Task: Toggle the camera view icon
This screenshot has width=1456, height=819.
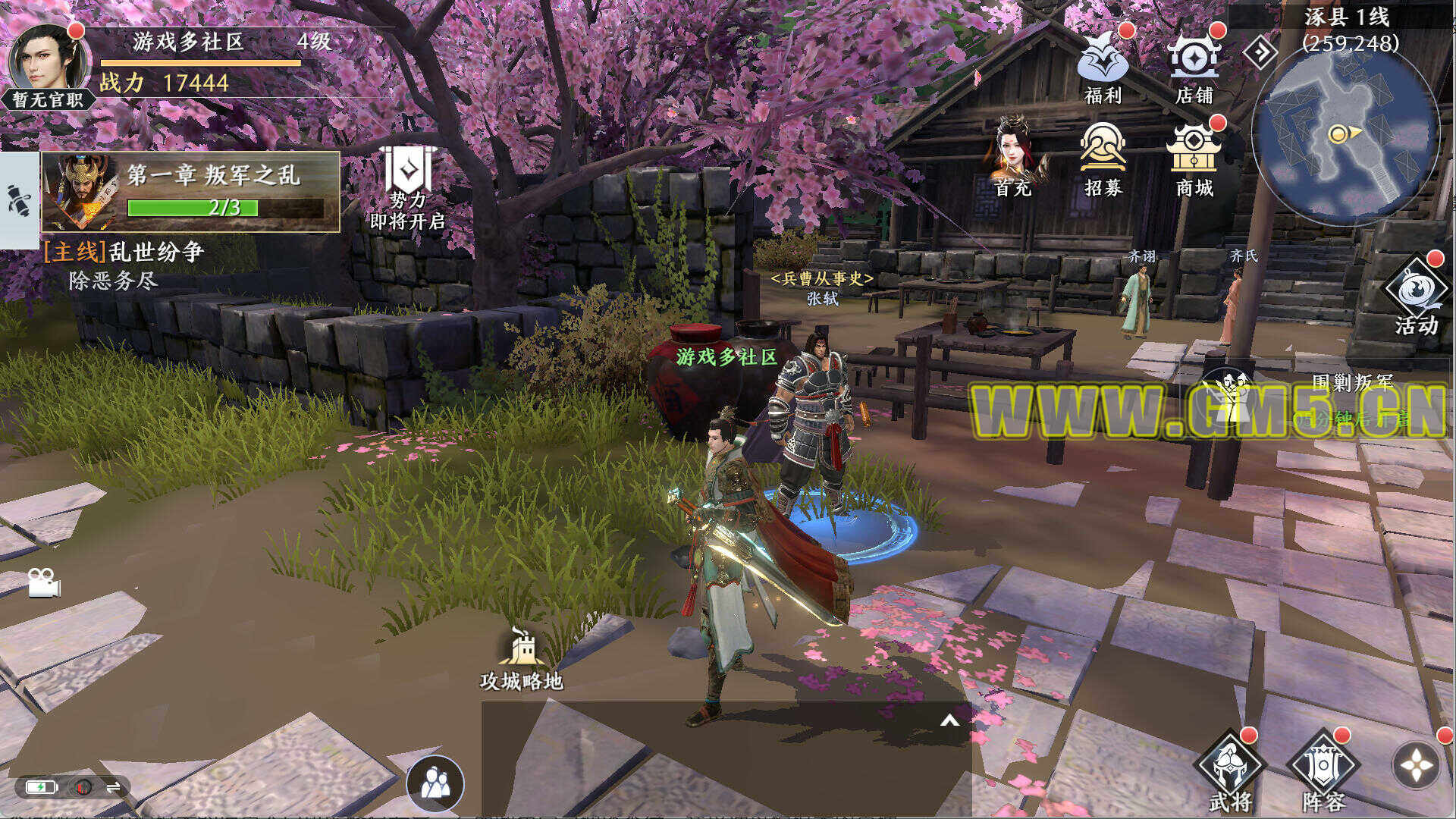Action: coord(44,582)
